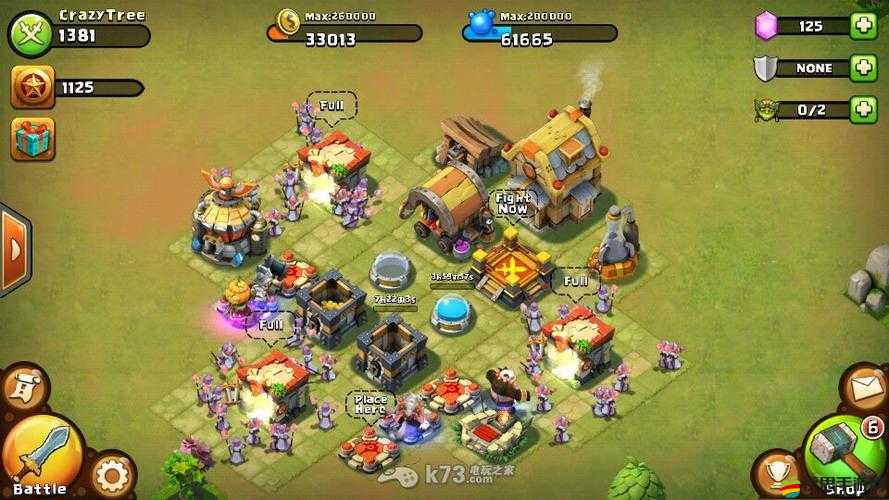Tap the Fight Now speech bubble
Screen dimensions: 889x500
click(x=512, y=203)
